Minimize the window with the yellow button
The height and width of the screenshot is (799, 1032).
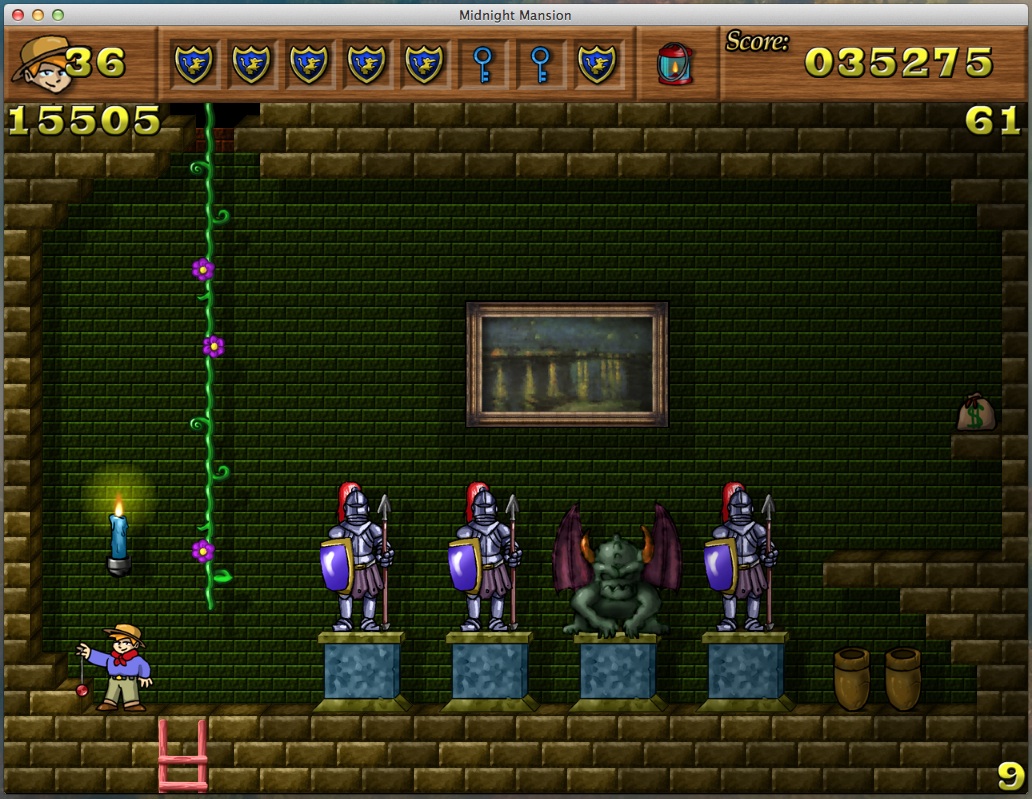point(38,15)
